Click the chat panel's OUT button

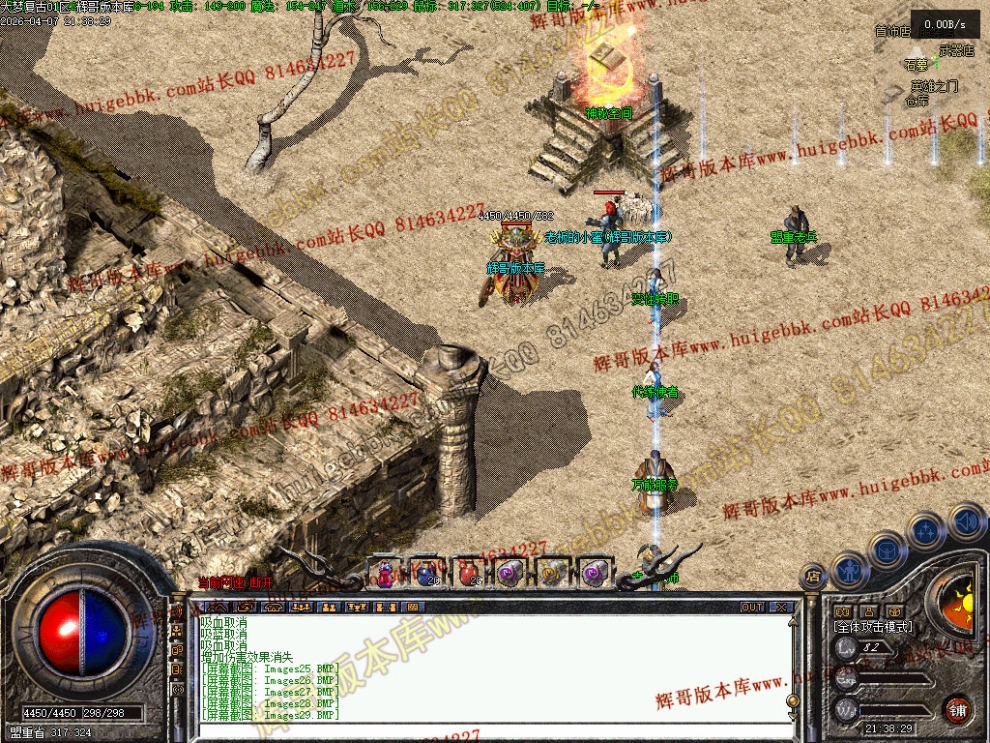tap(752, 607)
